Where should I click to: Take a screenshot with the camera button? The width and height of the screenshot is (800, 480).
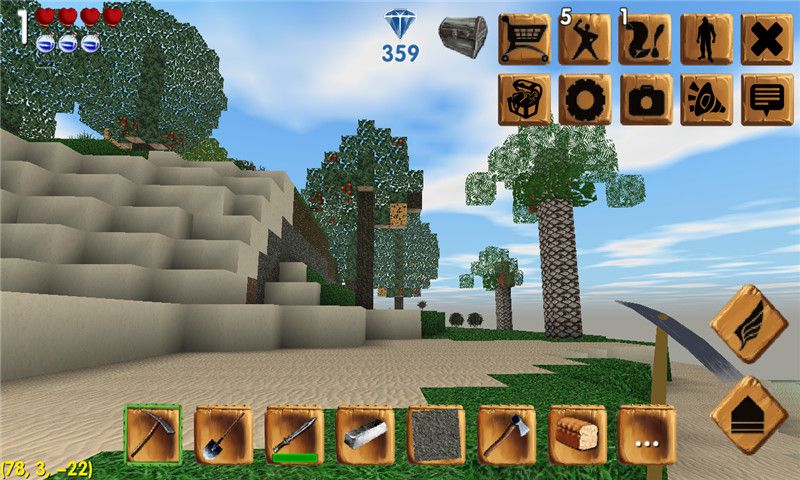tap(646, 99)
